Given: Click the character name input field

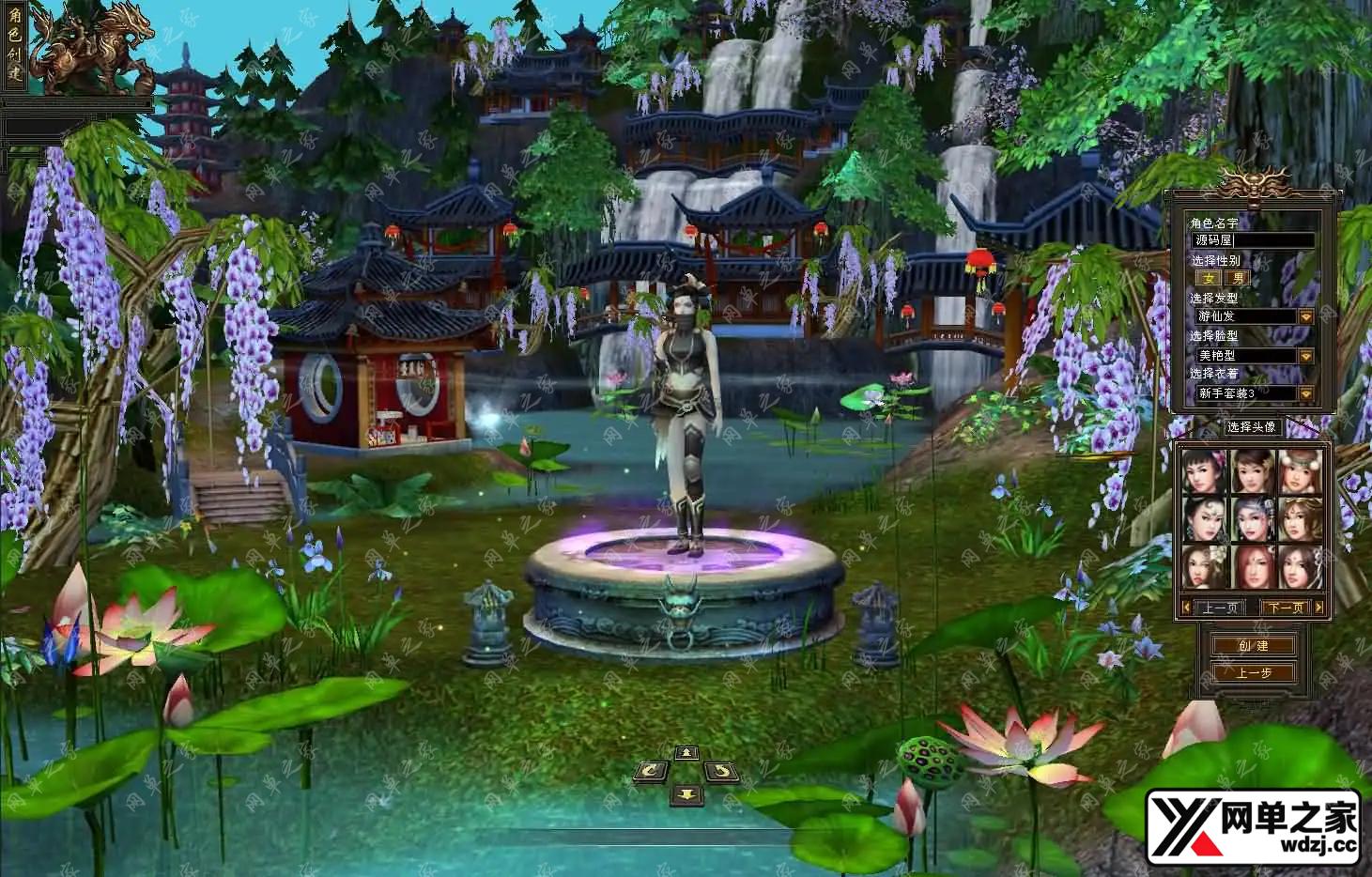Looking at the screenshot, I should [1253, 240].
